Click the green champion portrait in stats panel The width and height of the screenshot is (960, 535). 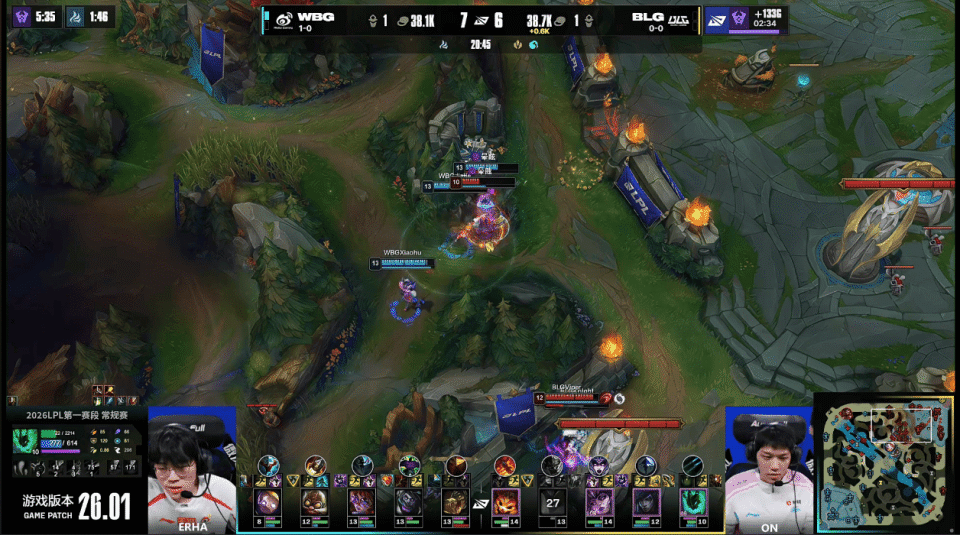click(x=27, y=441)
